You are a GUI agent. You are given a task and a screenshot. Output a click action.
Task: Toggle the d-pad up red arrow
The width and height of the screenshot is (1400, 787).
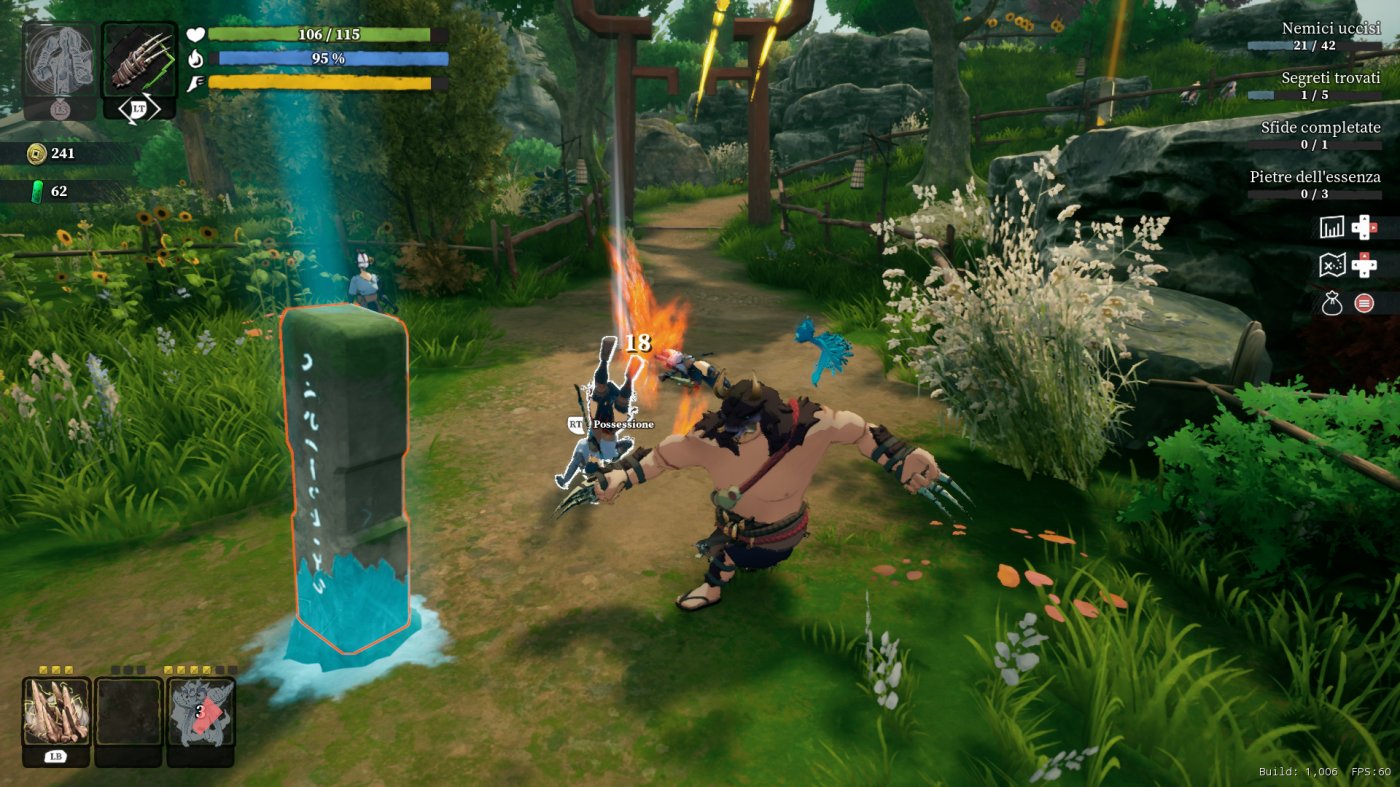[1364, 256]
